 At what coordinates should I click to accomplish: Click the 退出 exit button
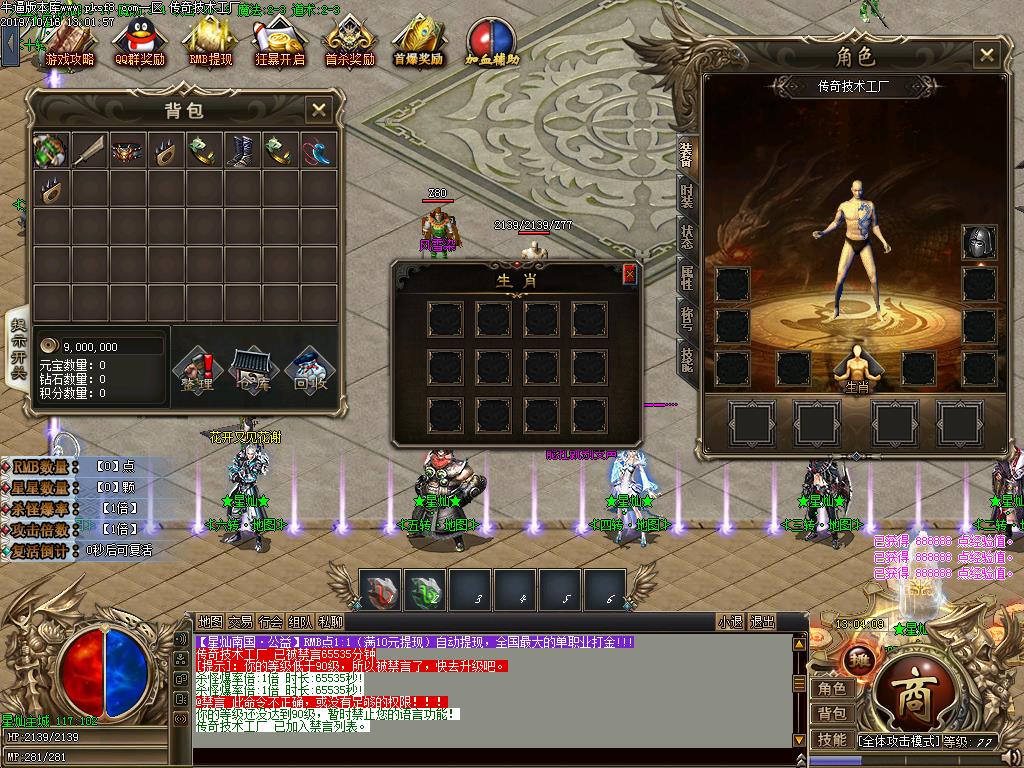[762, 621]
